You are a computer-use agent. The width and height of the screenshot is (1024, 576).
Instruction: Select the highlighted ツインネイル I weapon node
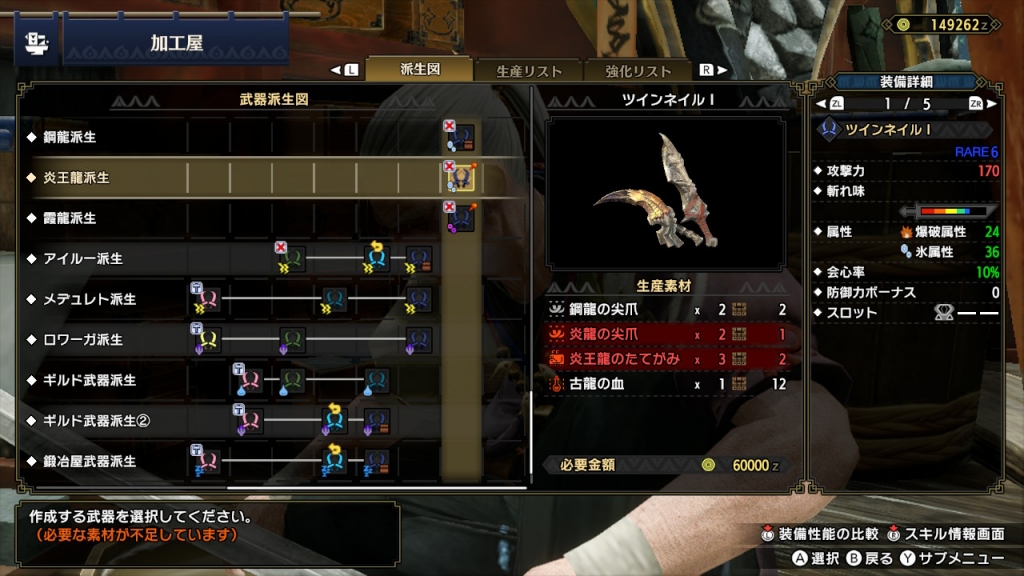tap(459, 177)
